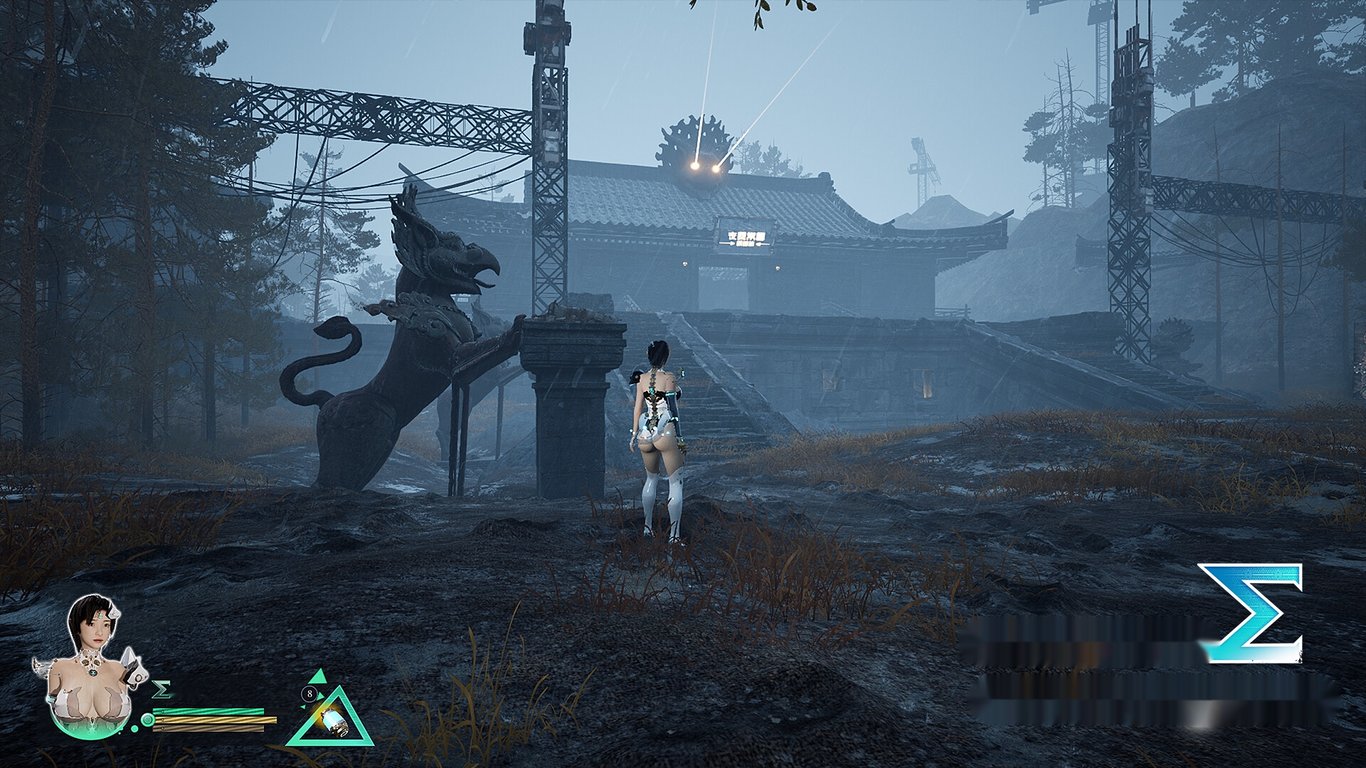Click the item quantity badge showing 8
The width and height of the screenshot is (1366, 768).
pos(310,693)
